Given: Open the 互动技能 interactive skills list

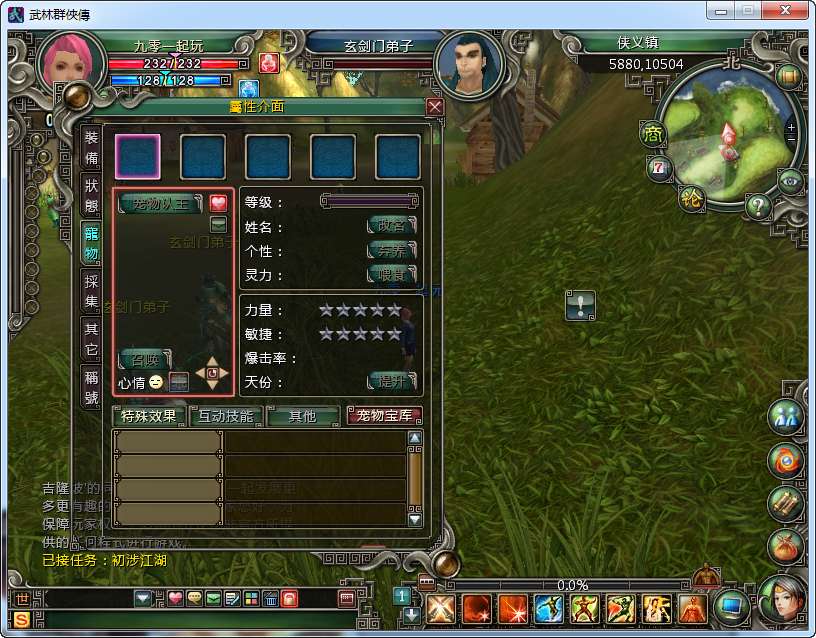Looking at the screenshot, I should (226, 416).
